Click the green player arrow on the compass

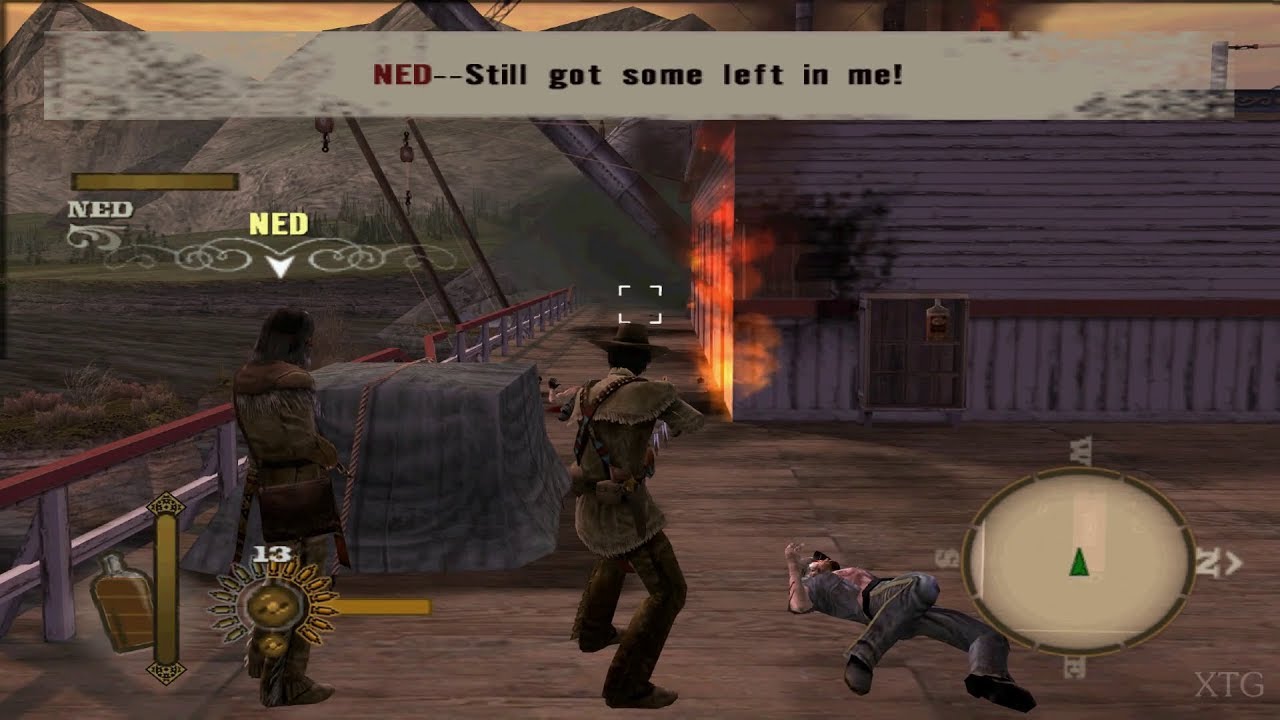pyautogui.click(x=1078, y=563)
